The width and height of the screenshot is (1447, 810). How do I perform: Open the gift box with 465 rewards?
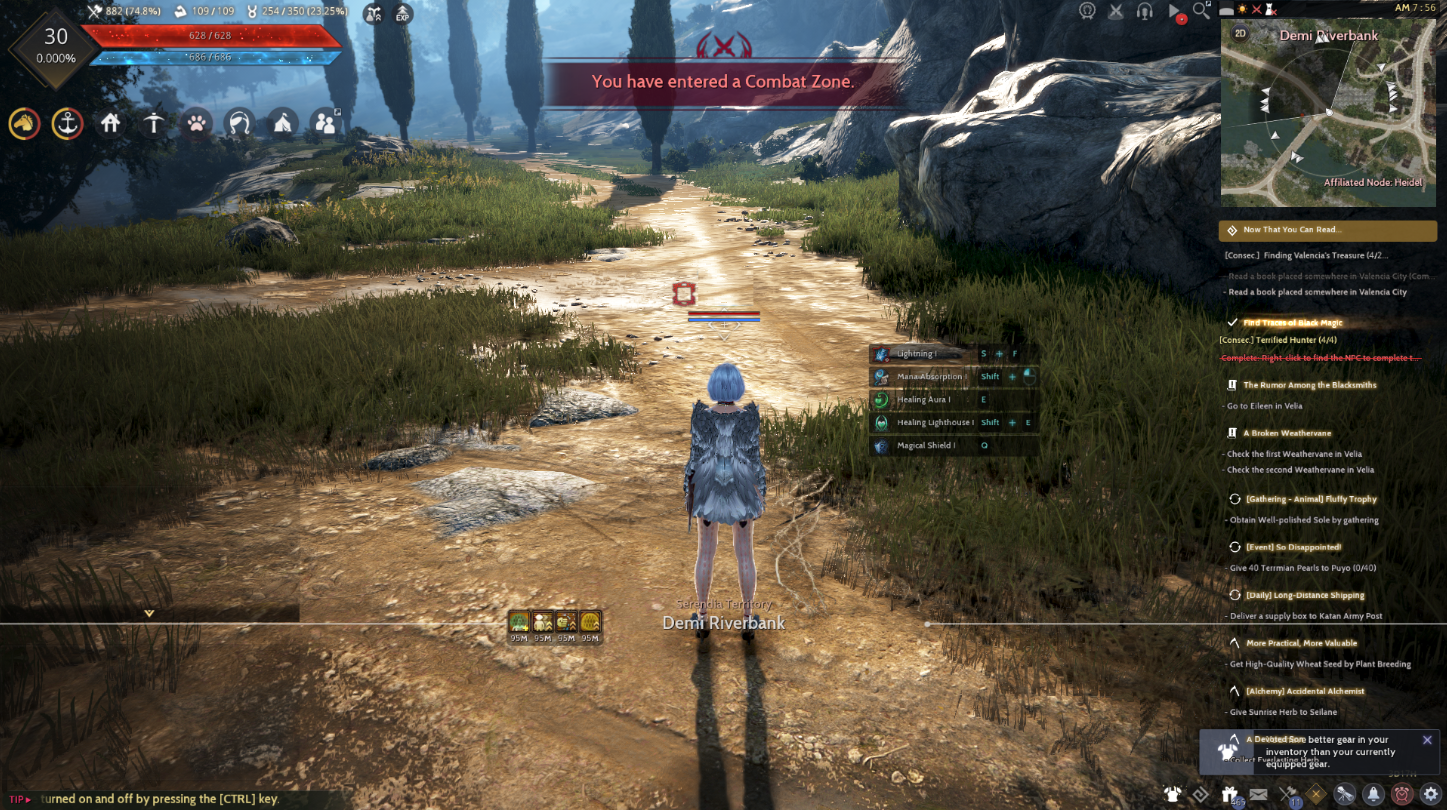[1229, 793]
